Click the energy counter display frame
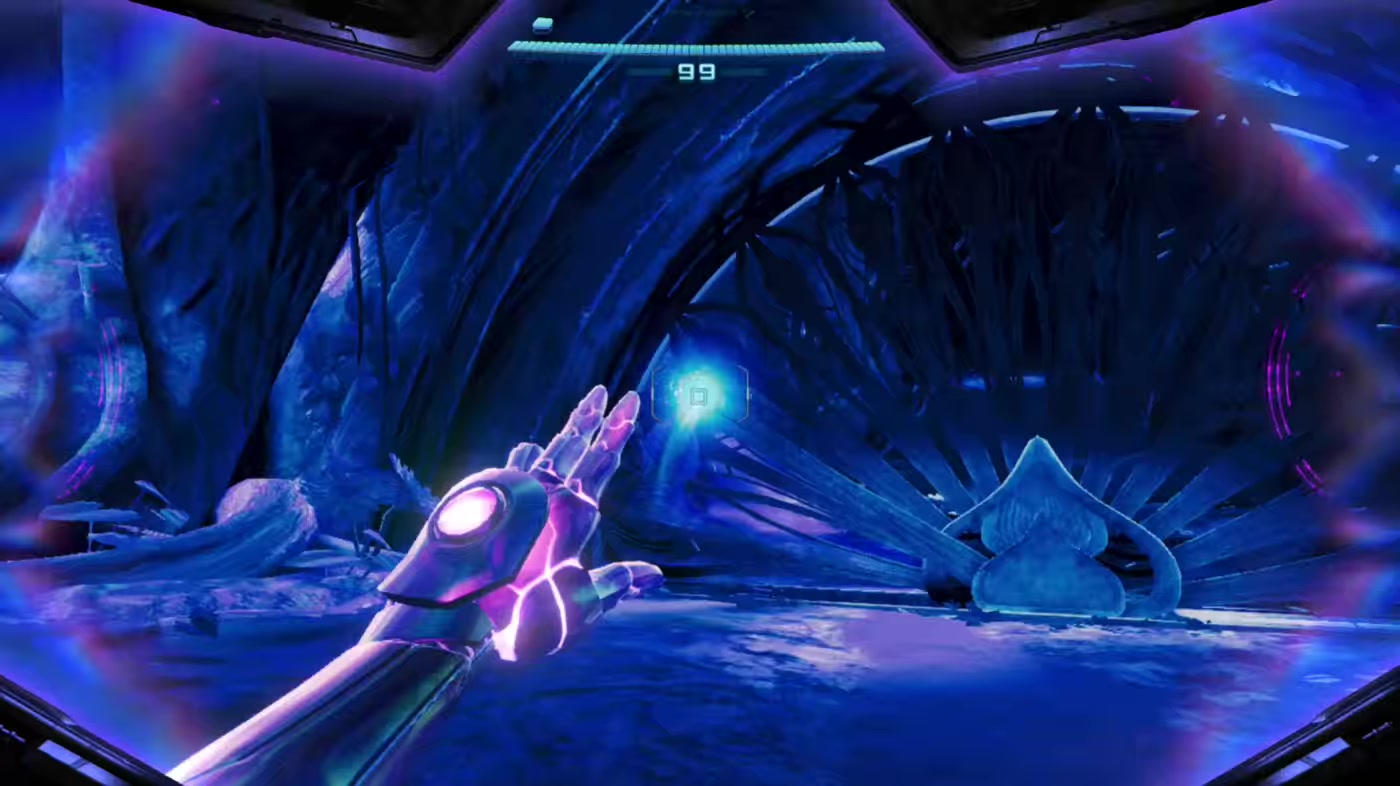1400x786 pixels. pos(697,71)
